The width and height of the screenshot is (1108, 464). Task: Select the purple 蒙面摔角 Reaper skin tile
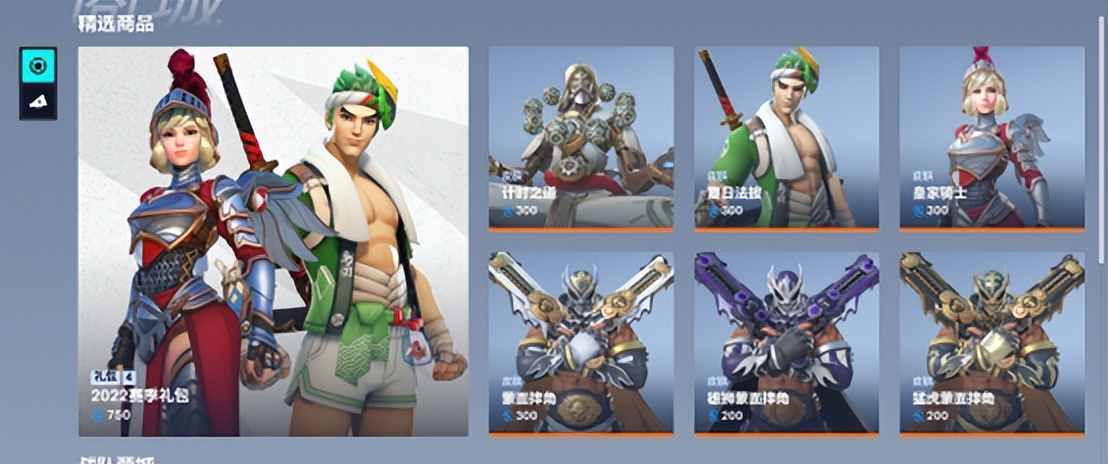point(786,343)
